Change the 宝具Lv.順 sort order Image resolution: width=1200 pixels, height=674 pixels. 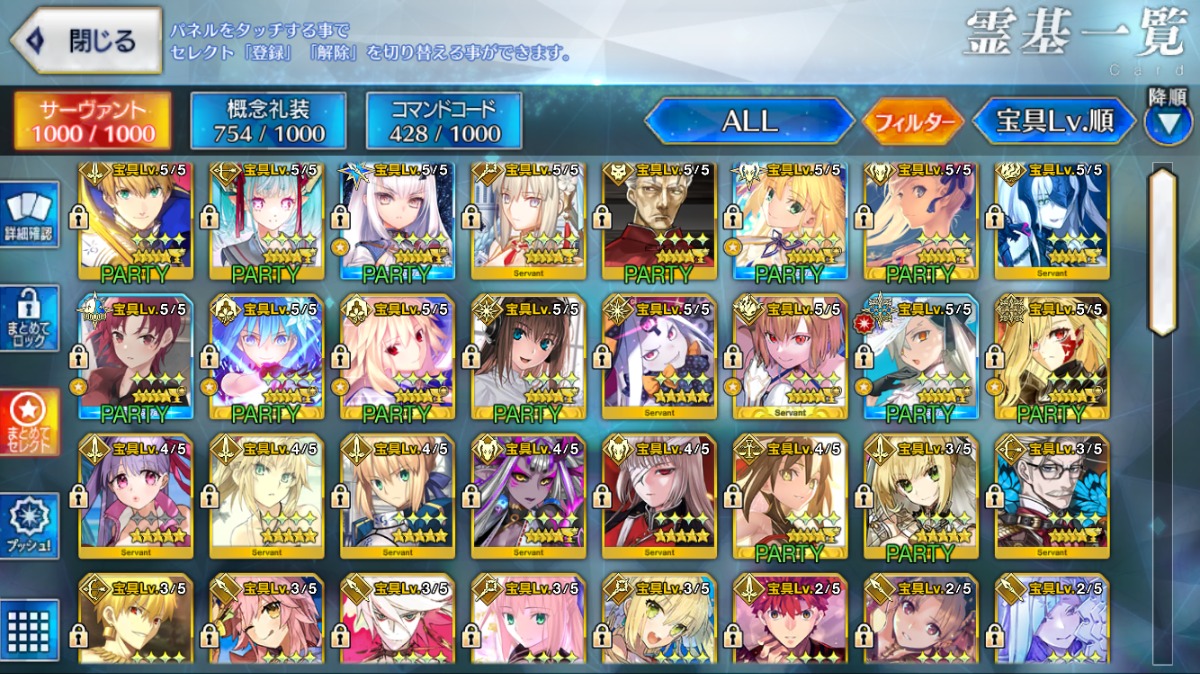coord(1054,121)
